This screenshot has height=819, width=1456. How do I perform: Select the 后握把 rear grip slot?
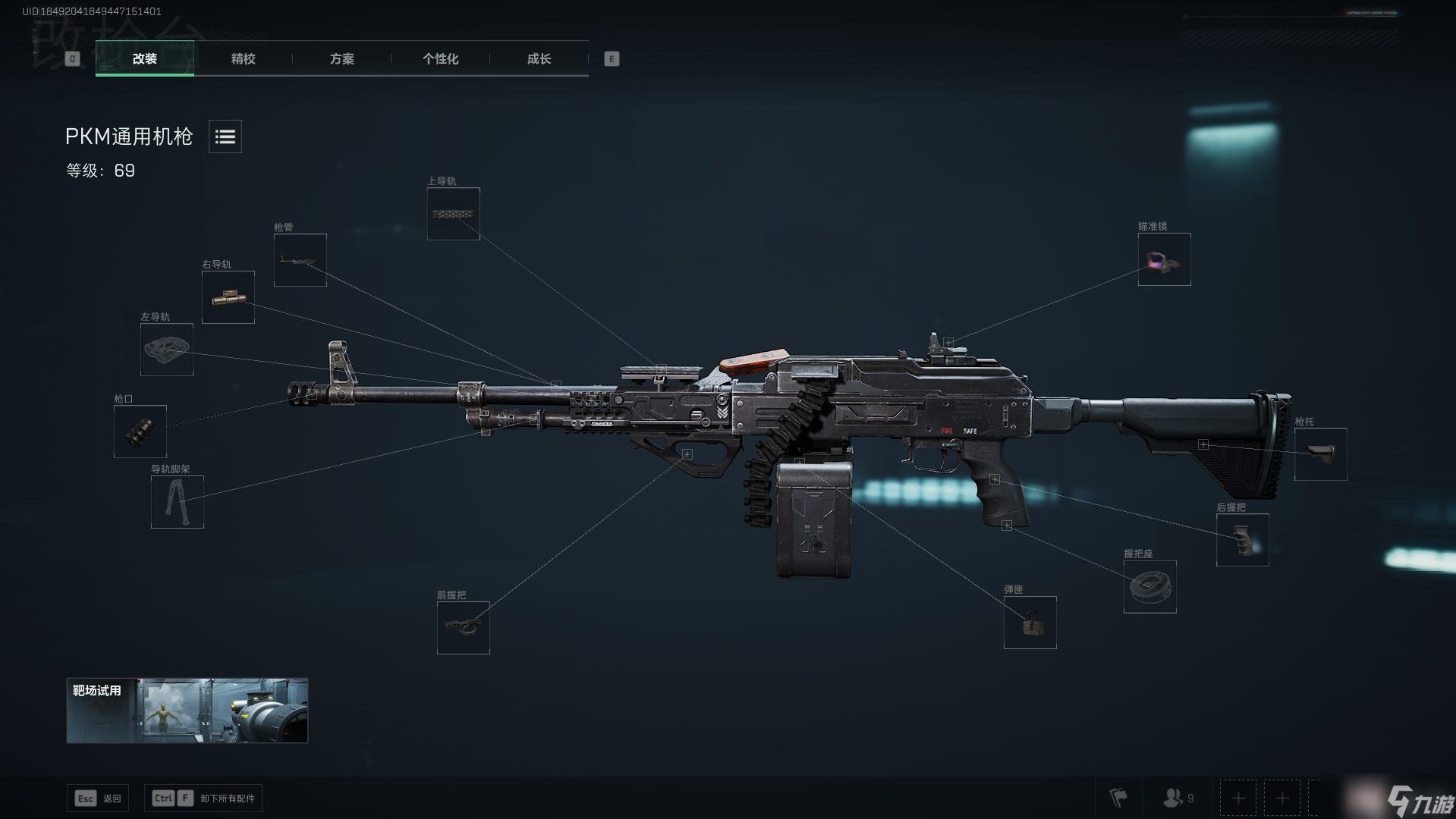point(1242,540)
